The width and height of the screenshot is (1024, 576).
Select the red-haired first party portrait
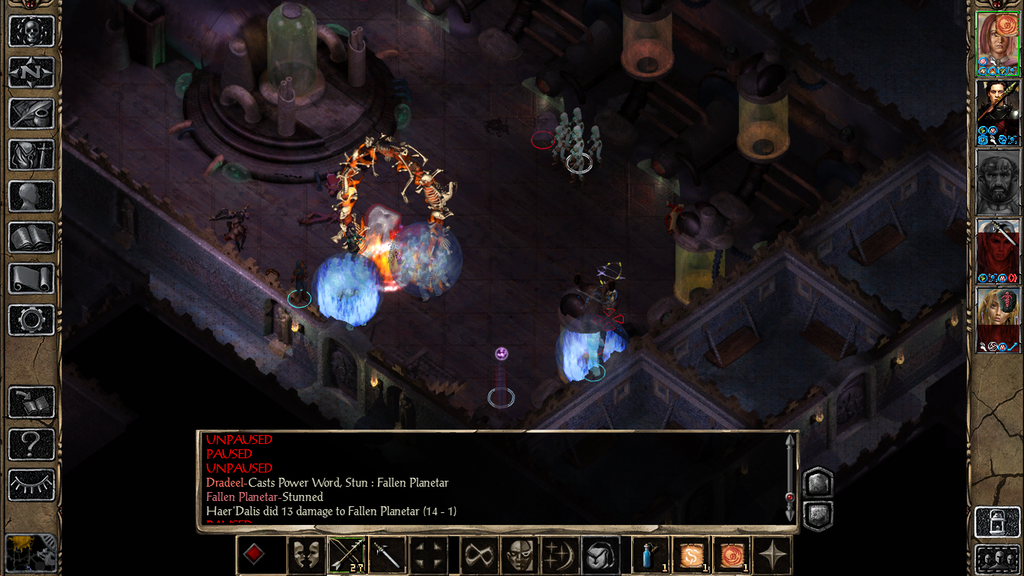pos(997,42)
